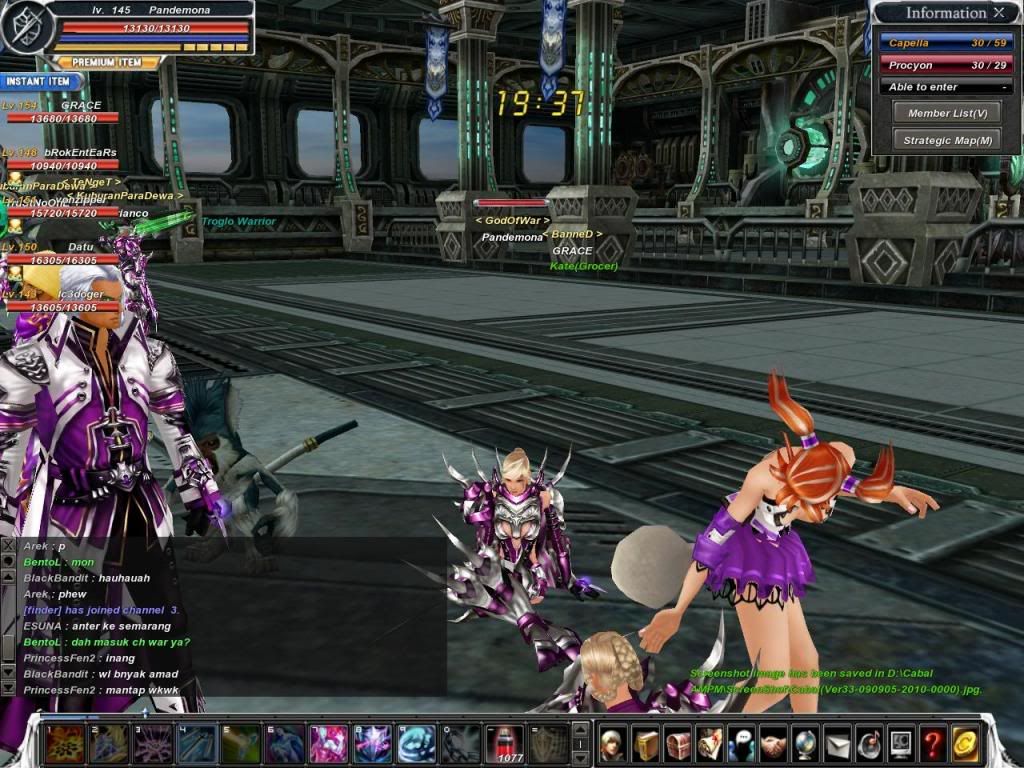Activate the orange burst skill in slot 1
Image resolution: width=1024 pixels, height=768 pixels.
tap(63, 744)
